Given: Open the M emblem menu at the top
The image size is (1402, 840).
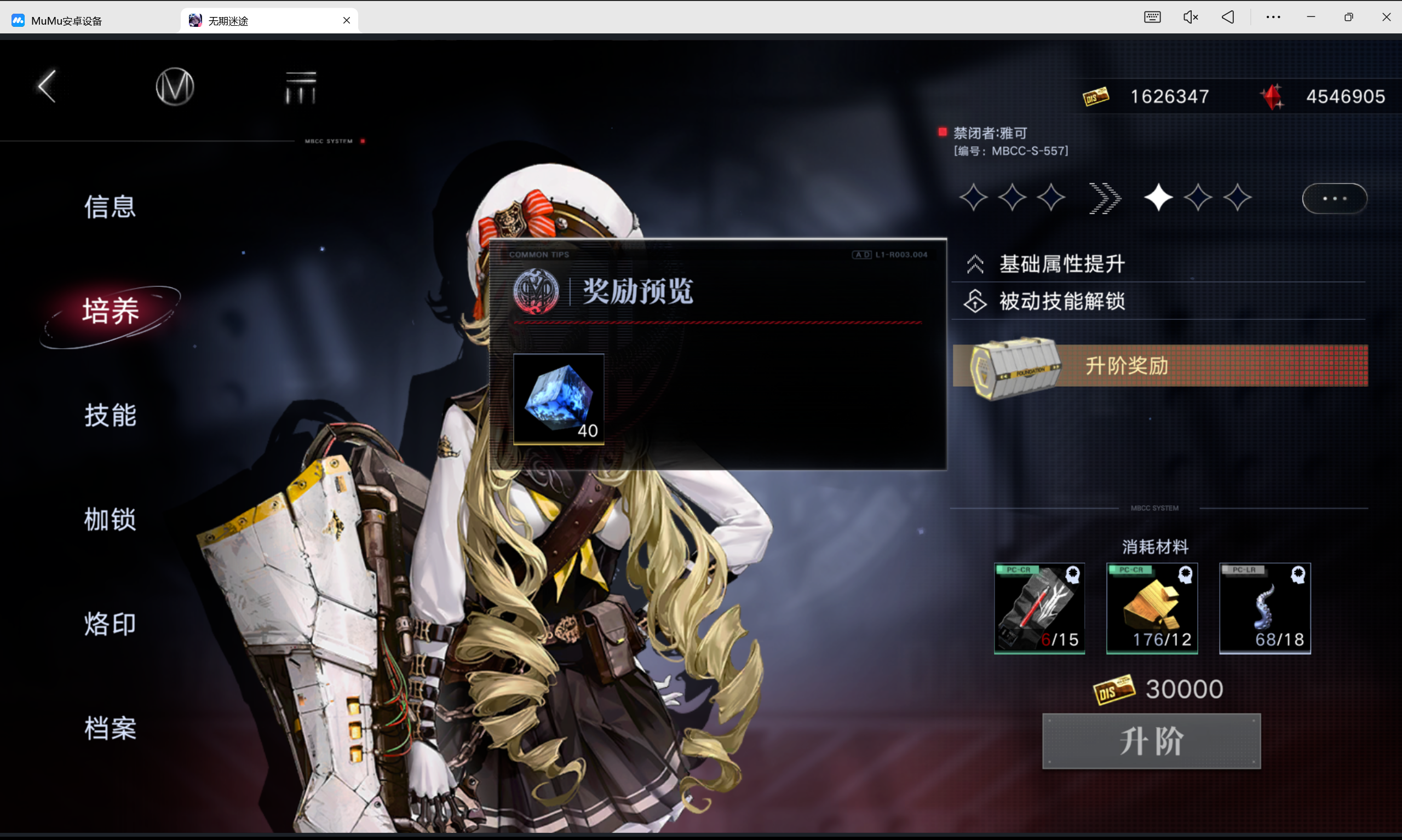Looking at the screenshot, I should click(174, 86).
